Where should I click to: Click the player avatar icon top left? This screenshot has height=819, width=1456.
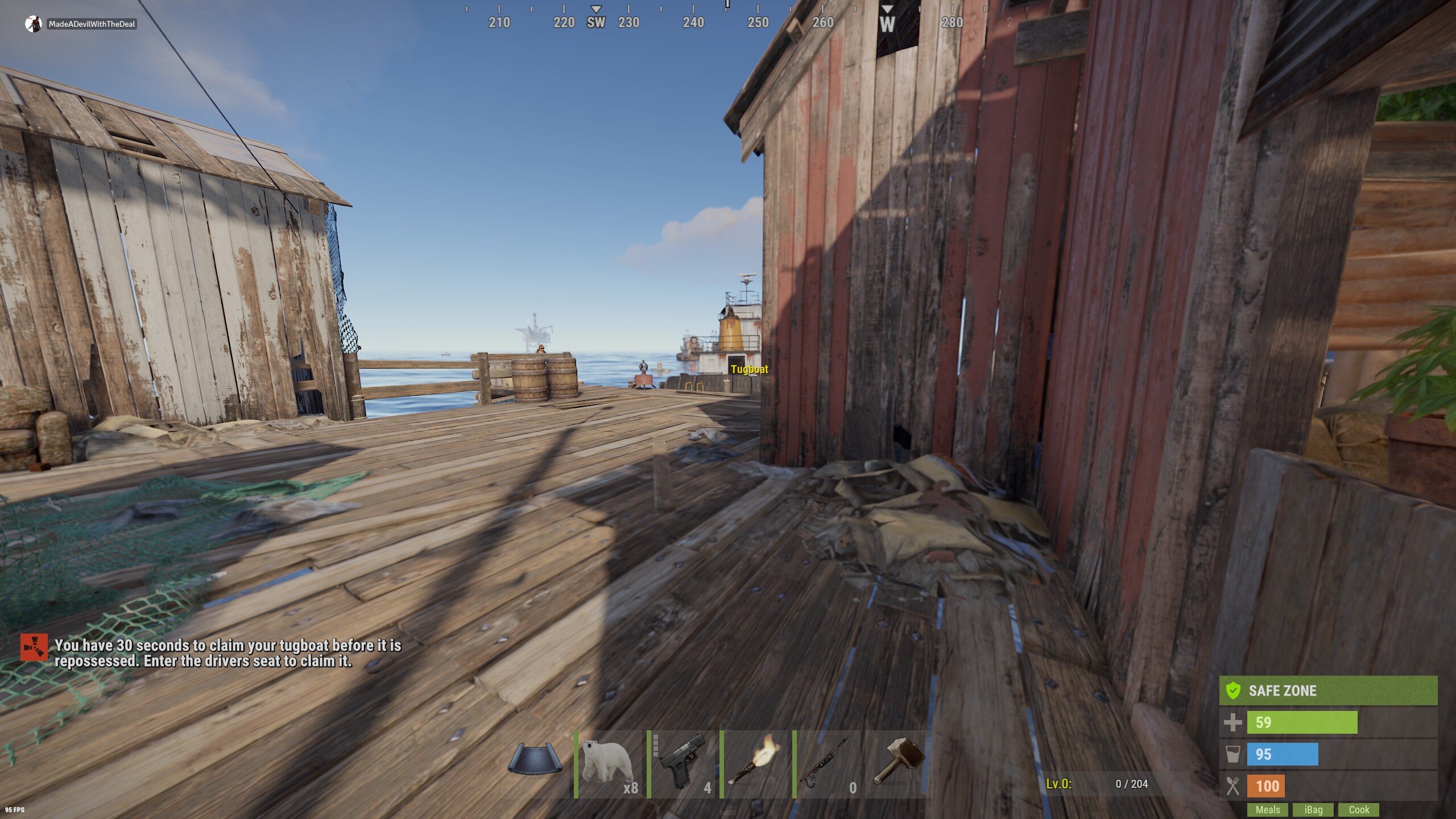(32, 24)
